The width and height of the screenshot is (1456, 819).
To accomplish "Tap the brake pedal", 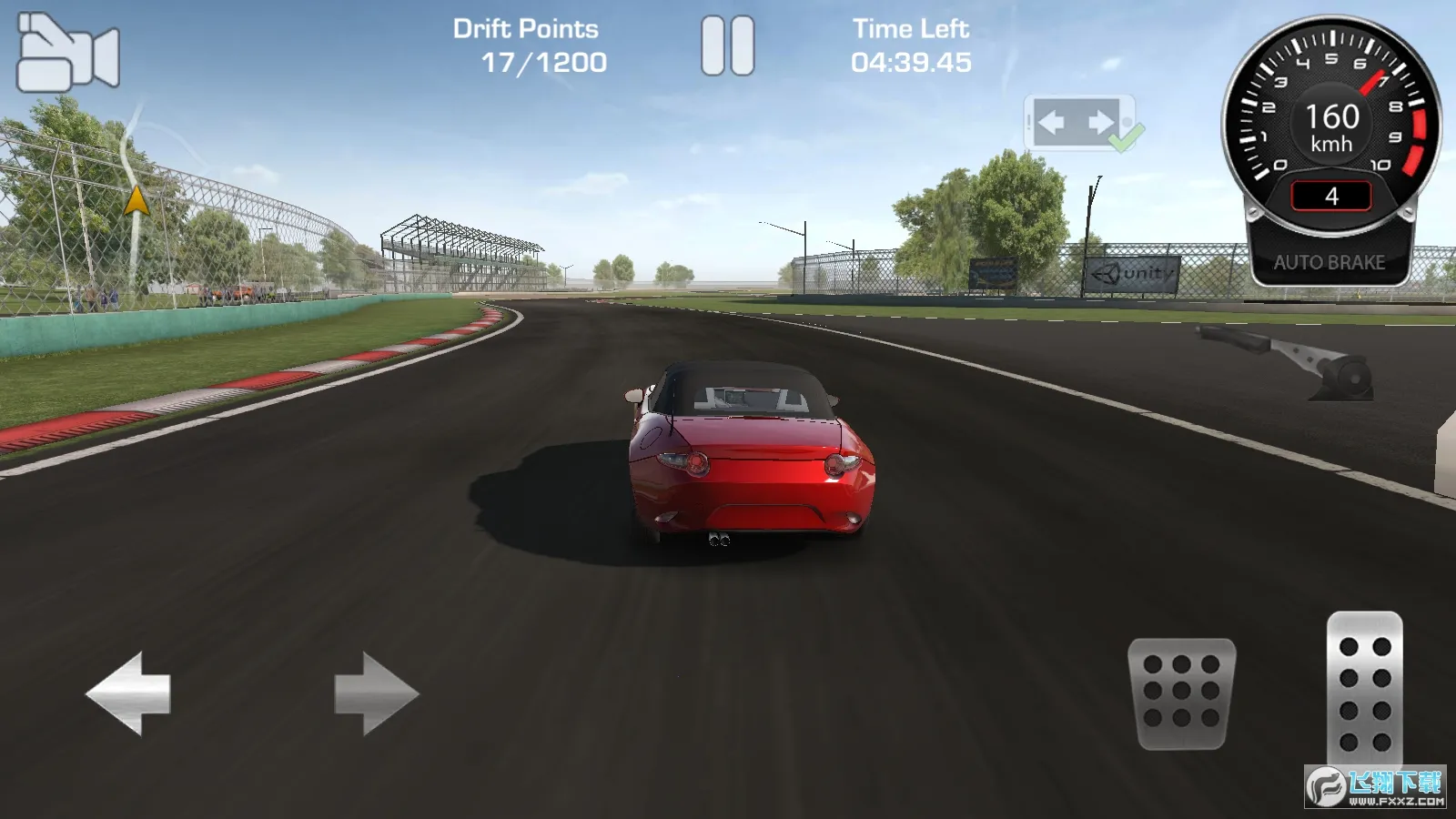I will 1181,693.
